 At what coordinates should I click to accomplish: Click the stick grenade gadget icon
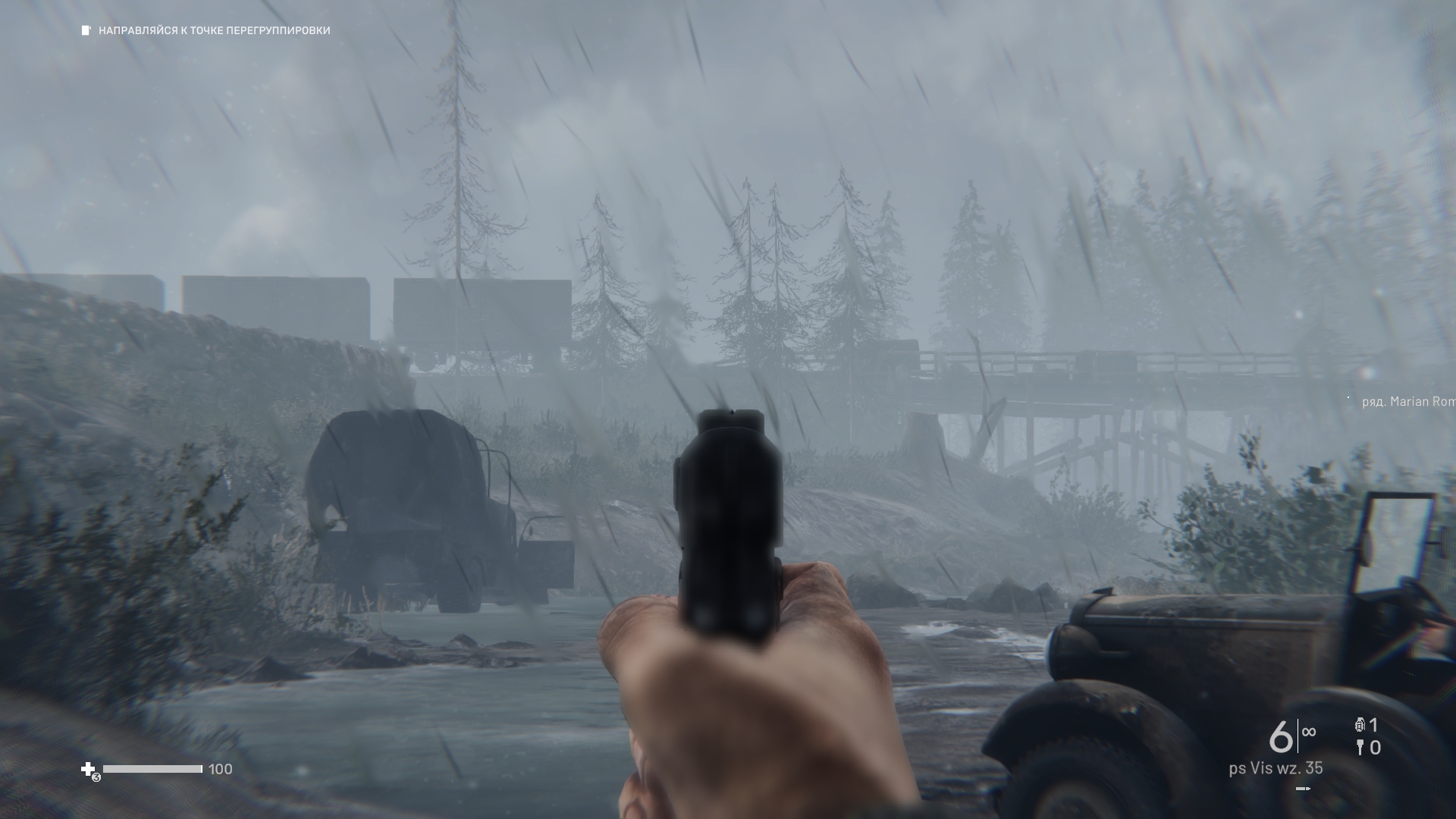click(1360, 748)
